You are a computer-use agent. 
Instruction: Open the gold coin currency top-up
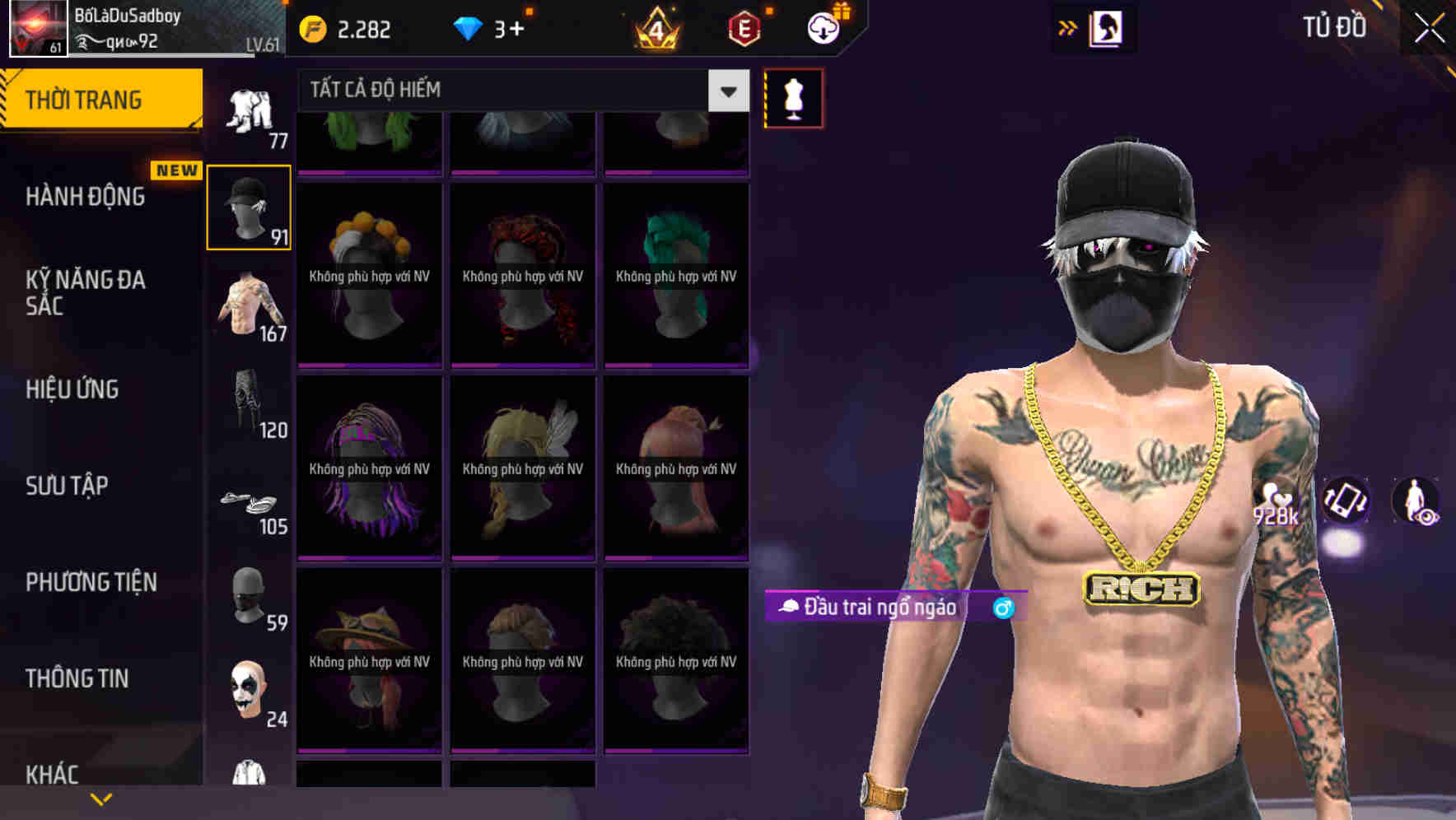(313, 27)
